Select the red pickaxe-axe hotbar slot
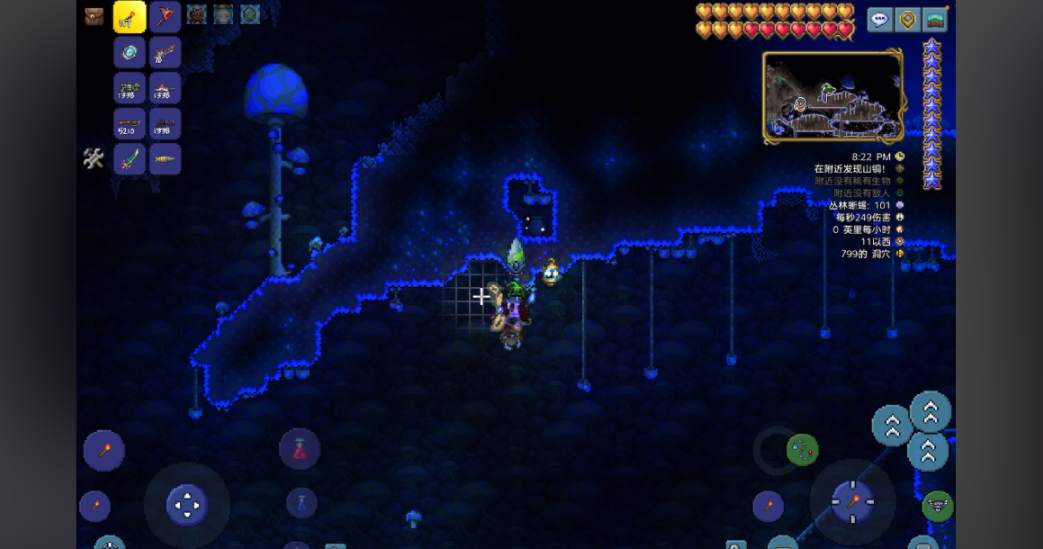 (165, 17)
